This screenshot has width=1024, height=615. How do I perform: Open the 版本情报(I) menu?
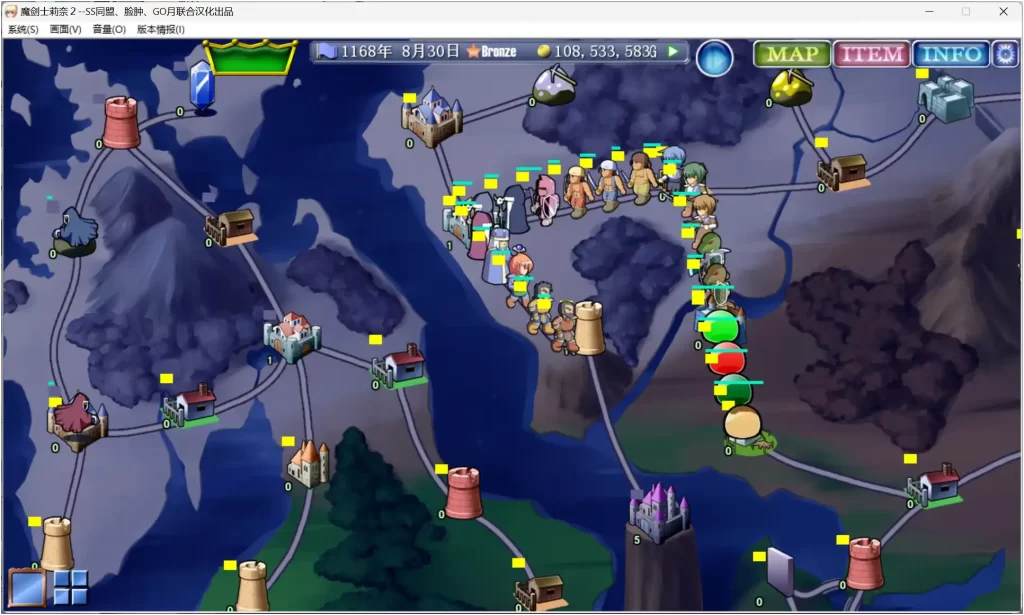[161, 30]
